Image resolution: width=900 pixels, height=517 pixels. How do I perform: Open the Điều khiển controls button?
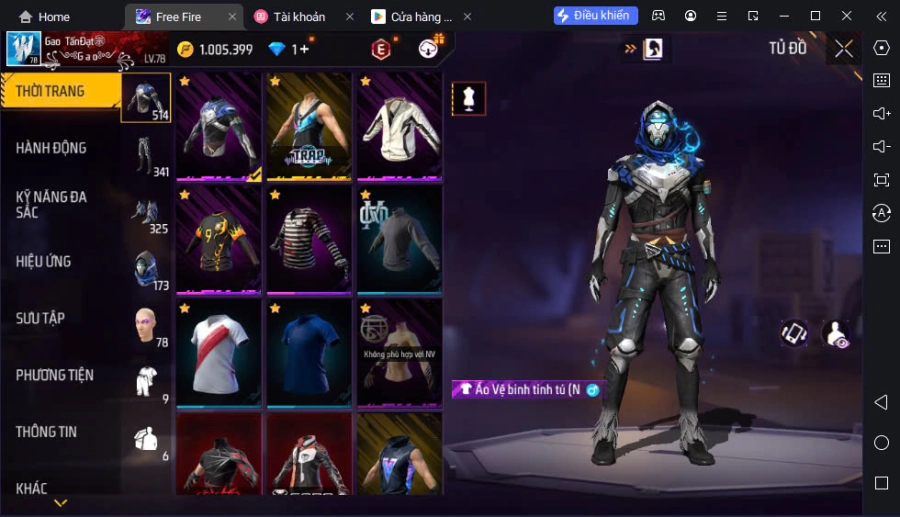(x=596, y=16)
